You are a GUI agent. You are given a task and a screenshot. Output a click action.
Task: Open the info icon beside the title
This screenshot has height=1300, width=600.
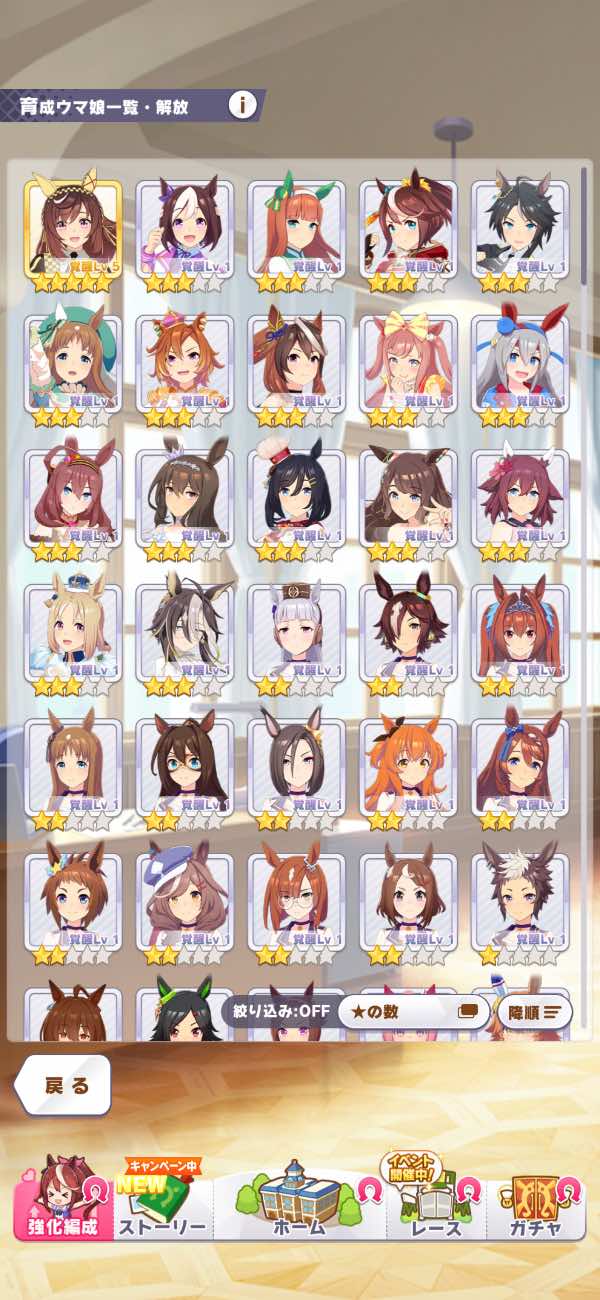[242, 104]
